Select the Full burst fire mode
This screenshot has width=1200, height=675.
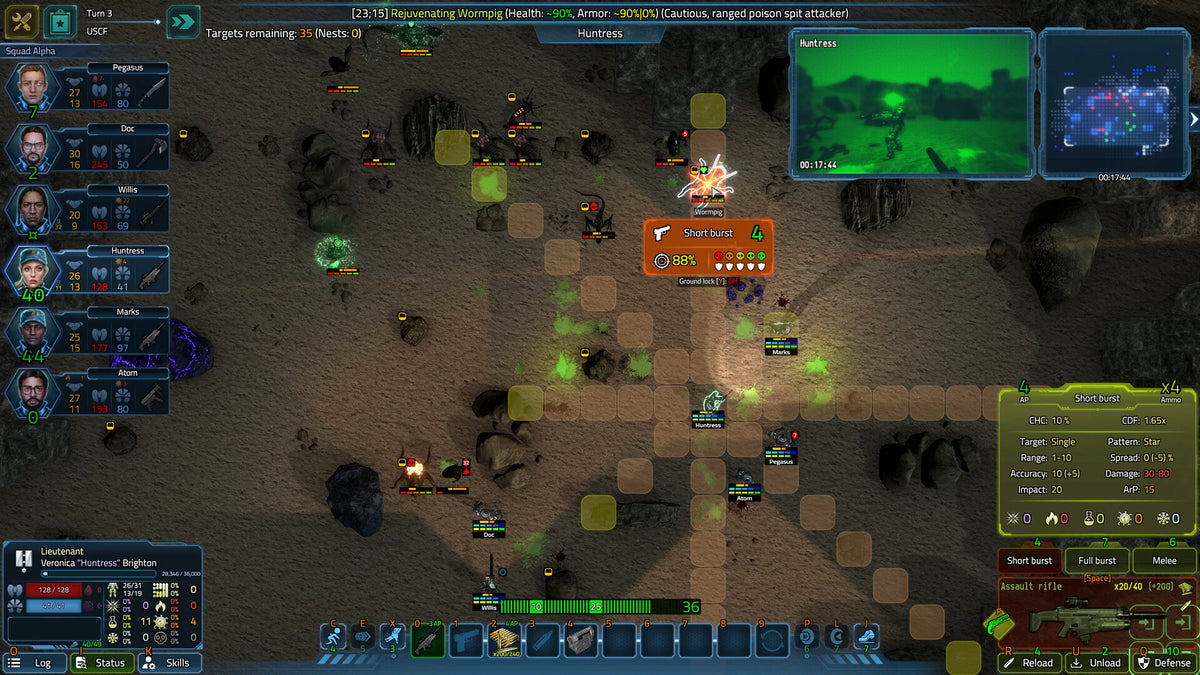coord(1097,561)
